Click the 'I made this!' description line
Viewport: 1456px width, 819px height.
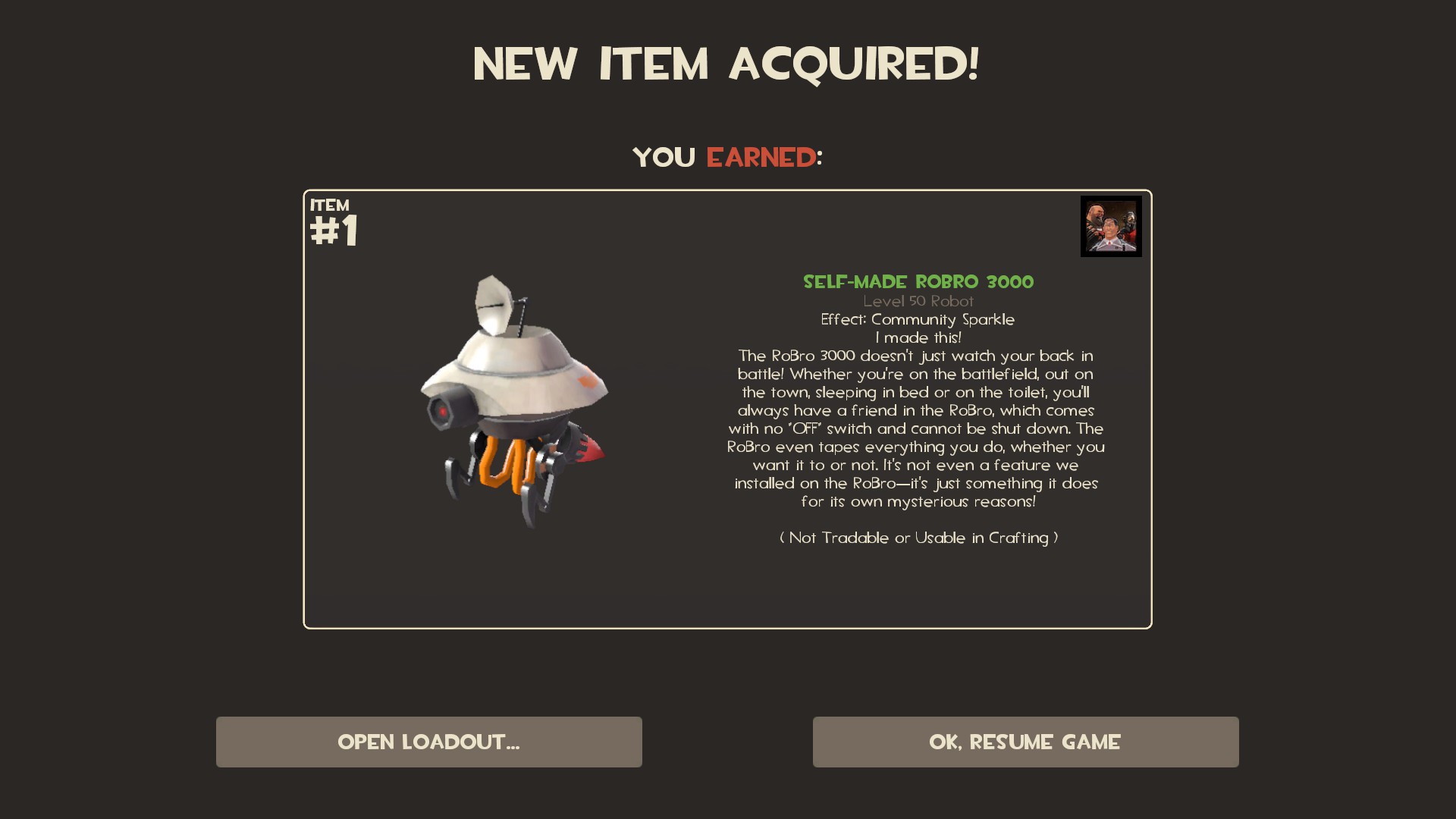[x=918, y=337]
